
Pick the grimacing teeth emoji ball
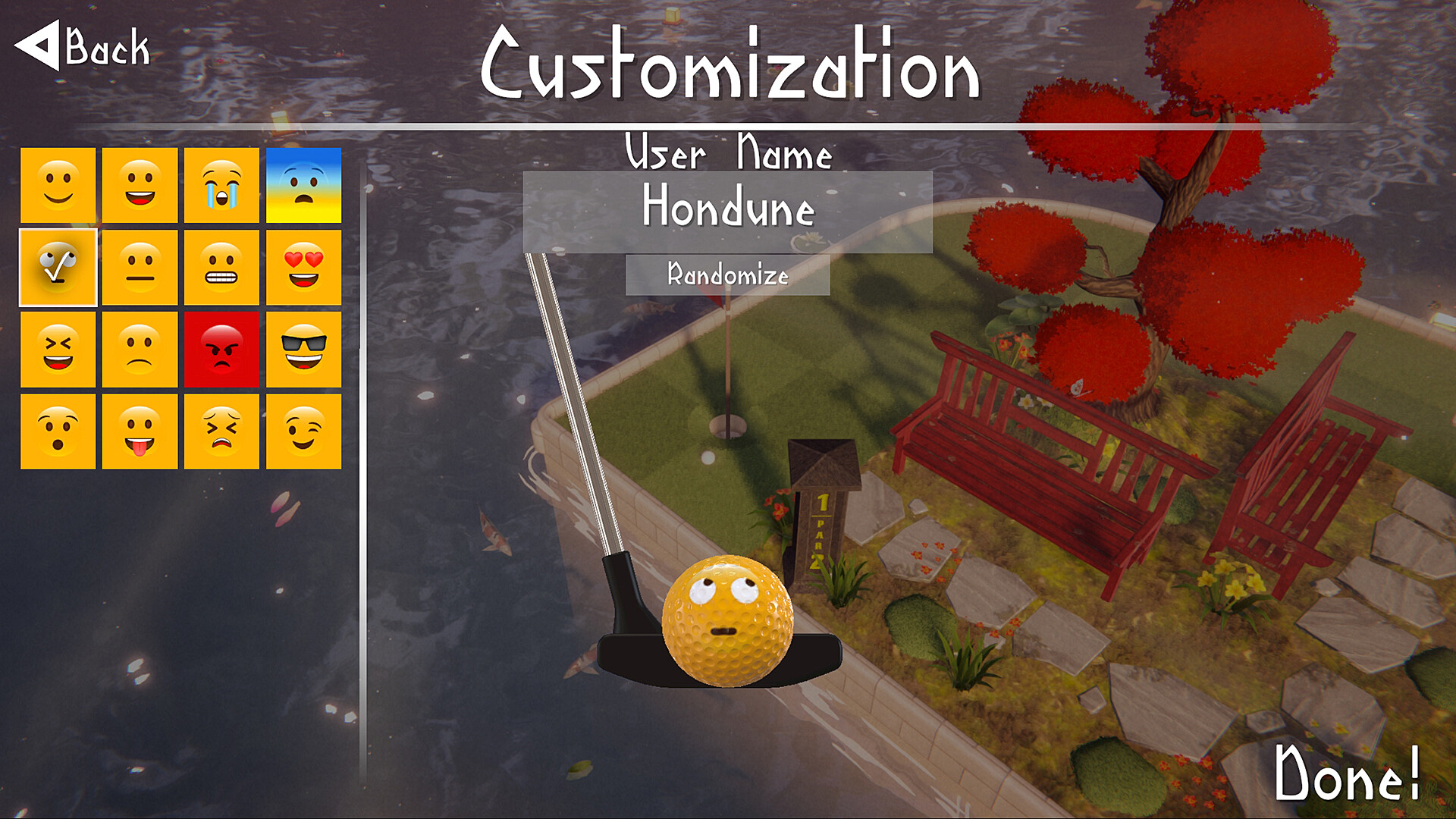[221, 266]
